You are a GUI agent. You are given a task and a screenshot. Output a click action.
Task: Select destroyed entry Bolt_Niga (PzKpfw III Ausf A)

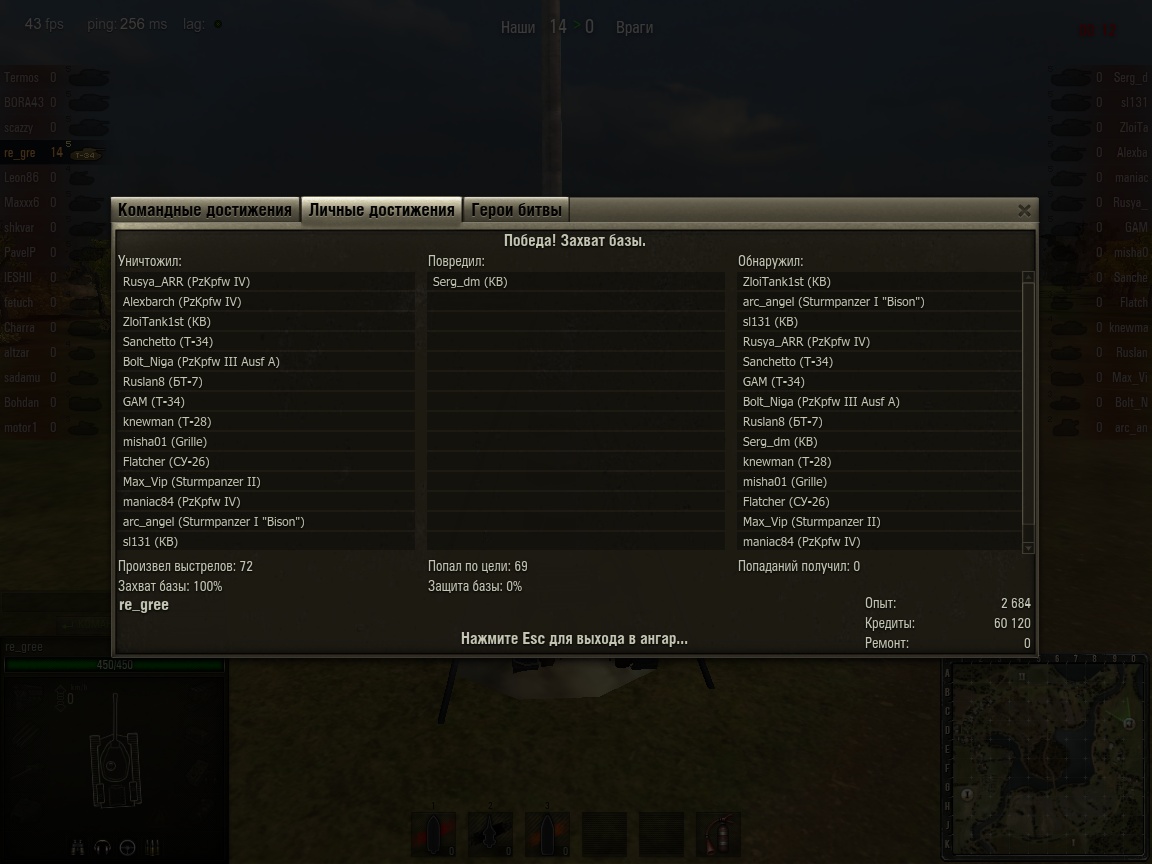(x=201, y=362)
